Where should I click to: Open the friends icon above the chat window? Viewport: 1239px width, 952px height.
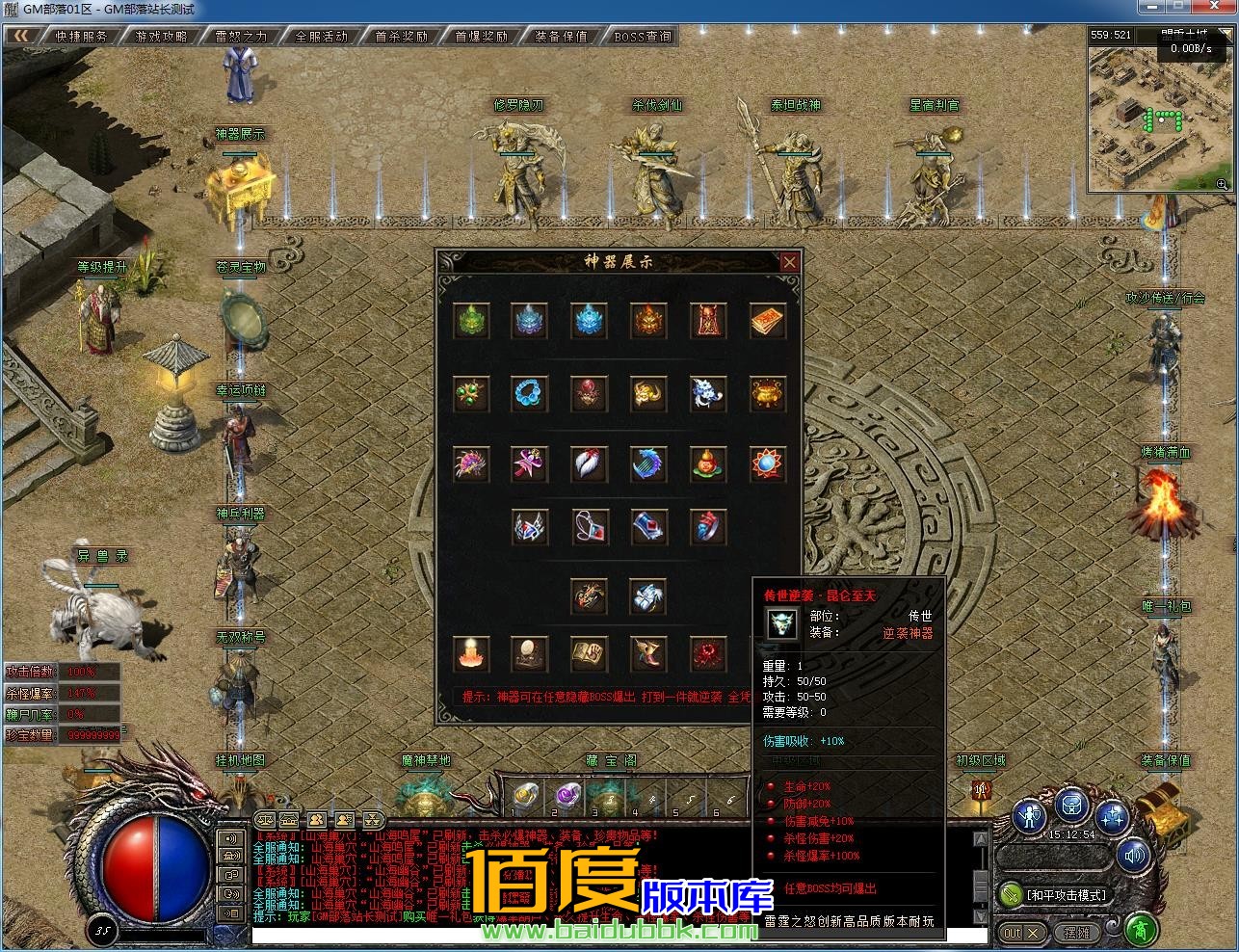pyautogui.click(x=315, y=819)
